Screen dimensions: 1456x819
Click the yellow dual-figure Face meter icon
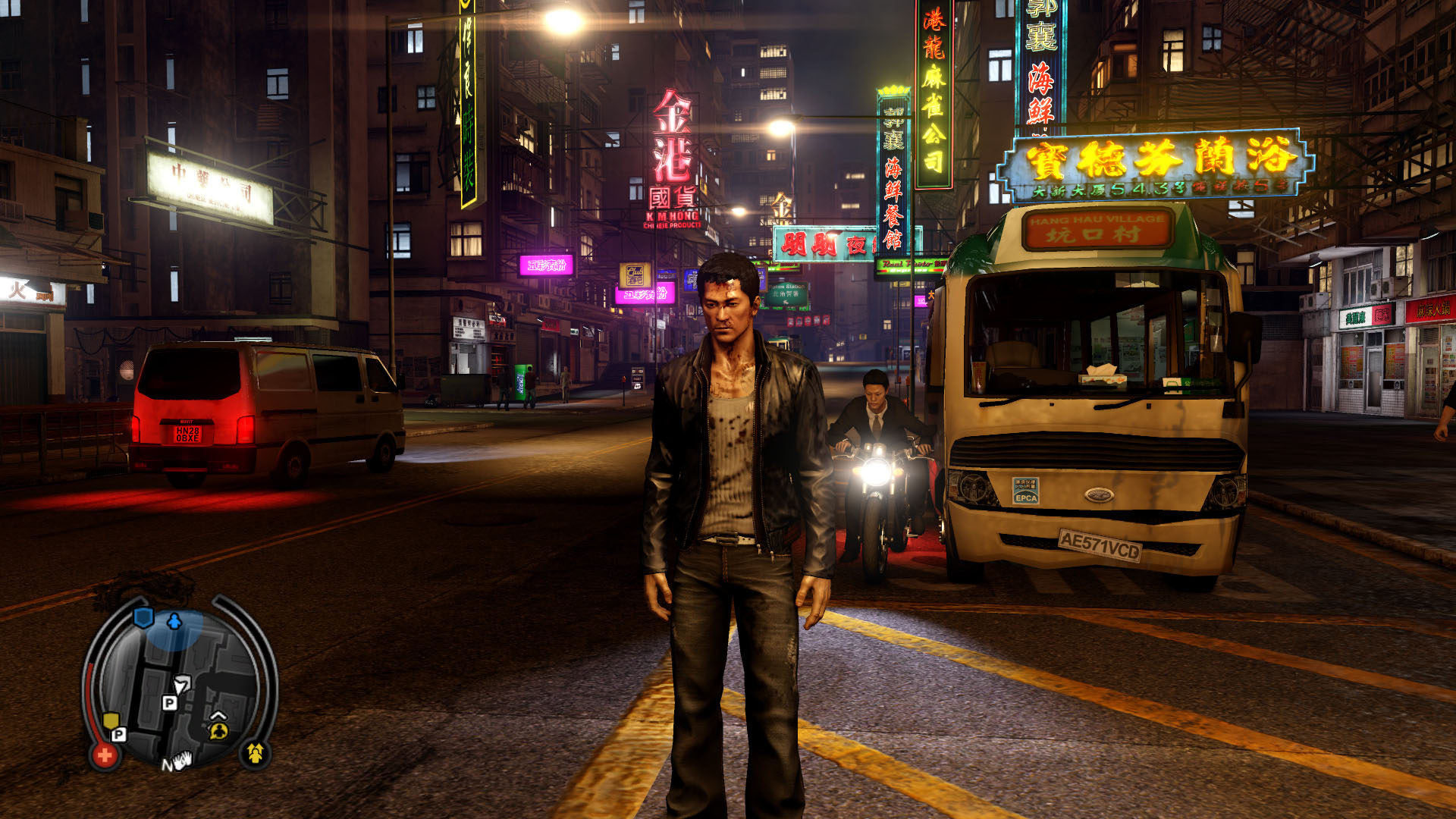255,754
